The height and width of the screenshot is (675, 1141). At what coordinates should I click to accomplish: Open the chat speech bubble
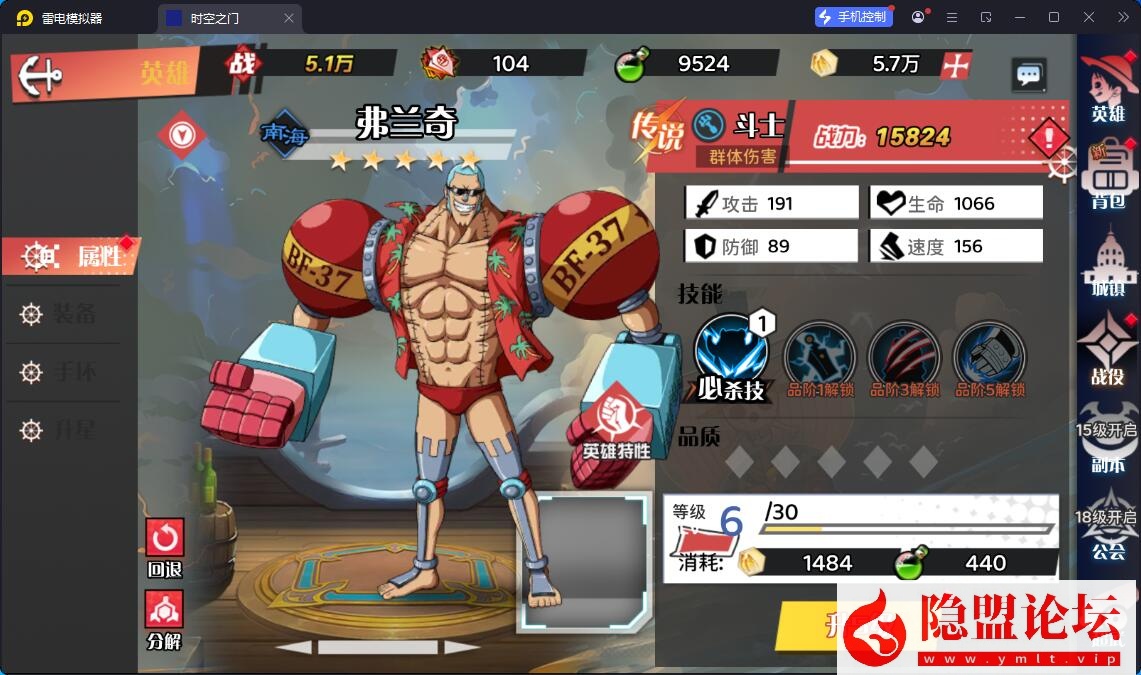(1029, 74)
